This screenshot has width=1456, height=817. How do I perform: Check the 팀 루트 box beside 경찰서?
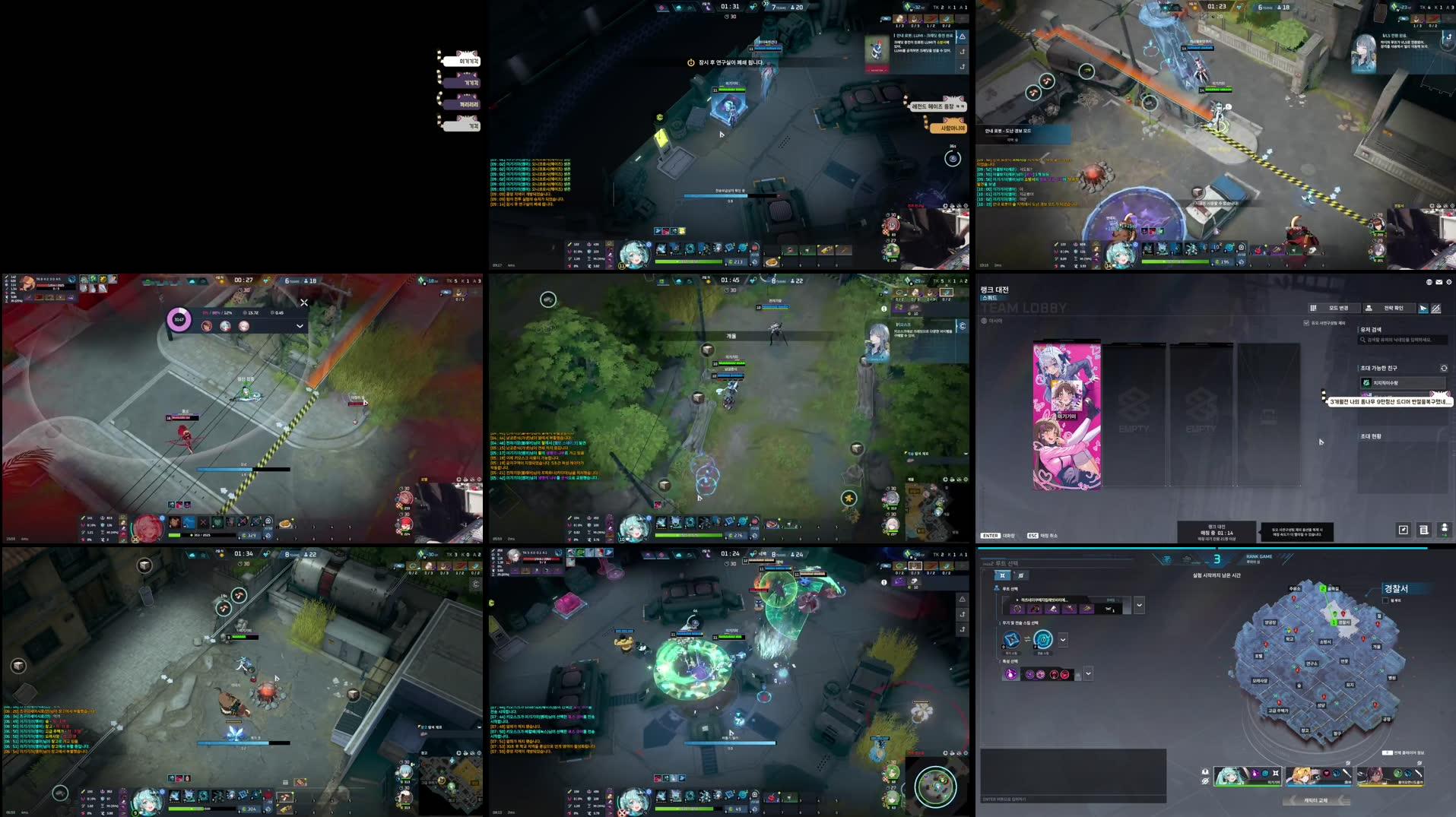(x=1385, y=599)
